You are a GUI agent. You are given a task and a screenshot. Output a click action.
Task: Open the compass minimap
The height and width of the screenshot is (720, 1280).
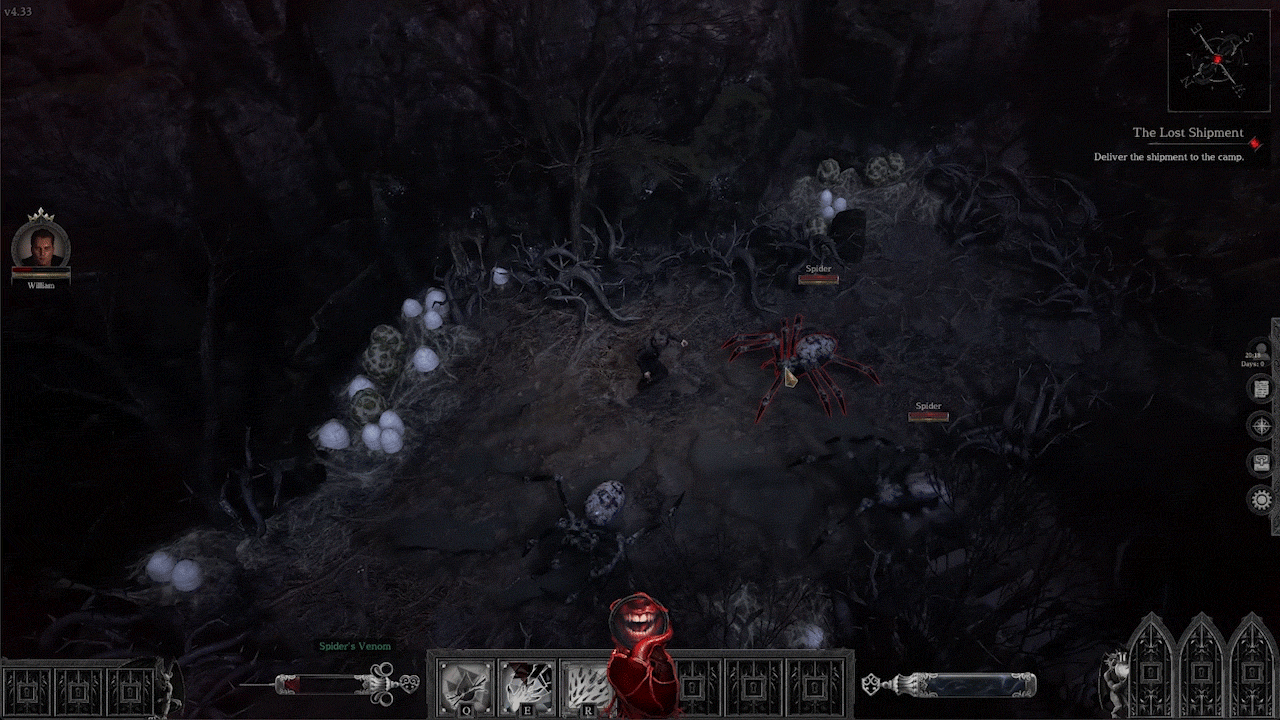(1217, 60)
